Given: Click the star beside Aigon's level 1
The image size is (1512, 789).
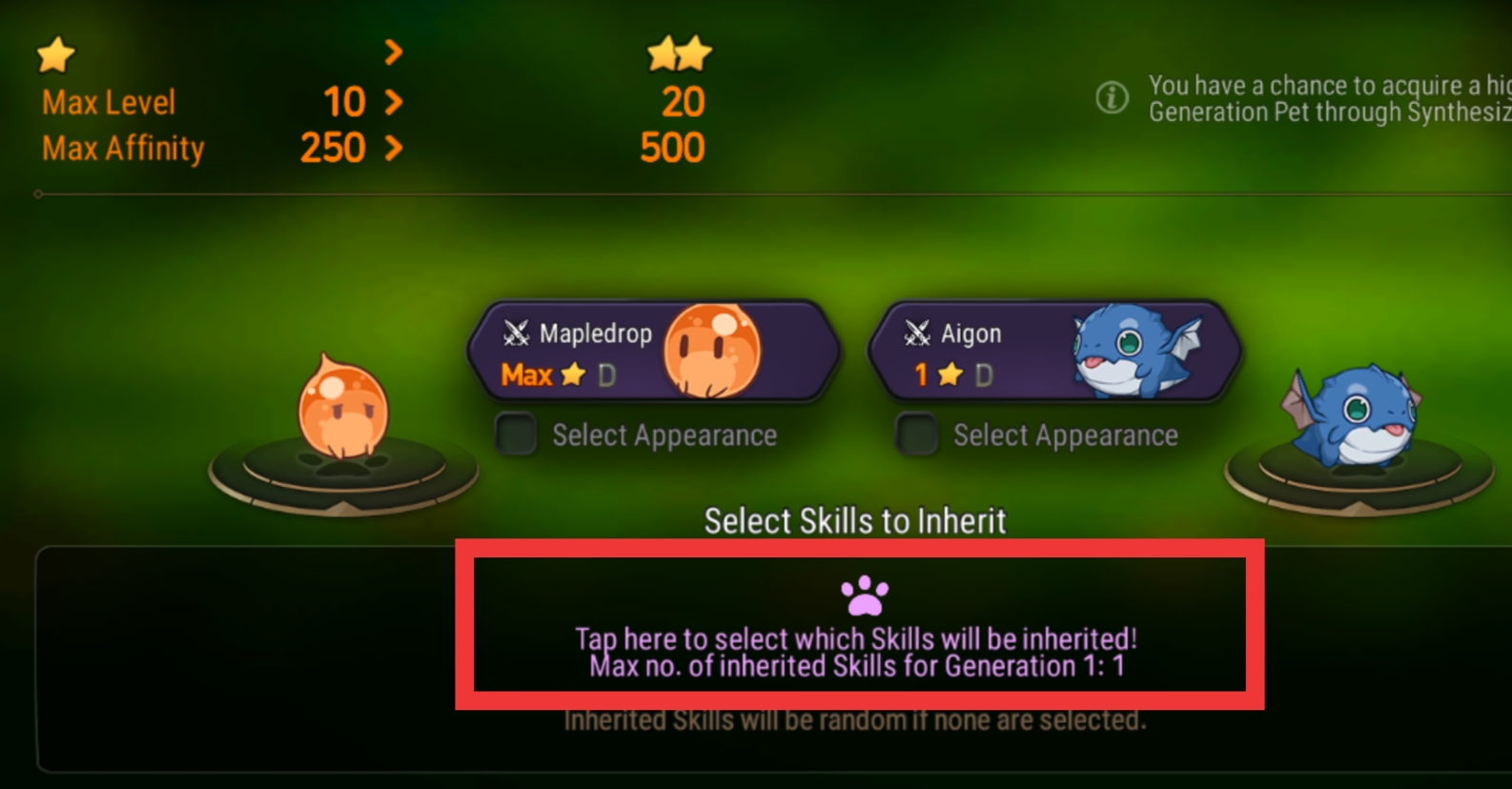Looking at the screenshot, I should coord(949,375).
